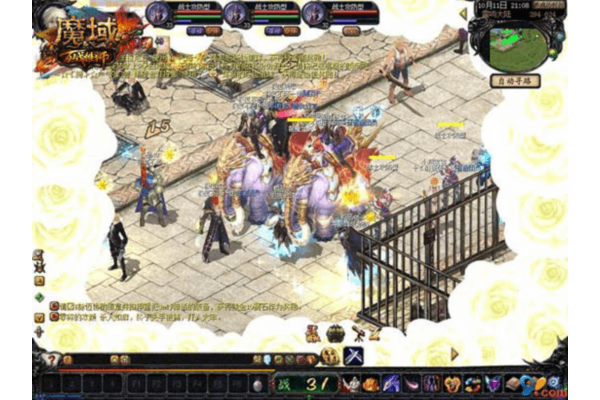Image resolution: width=600 pixels, height=400 pixels.
Task: Select the second party member portrait
Action: pyautogui.click(x=236, y=13)
